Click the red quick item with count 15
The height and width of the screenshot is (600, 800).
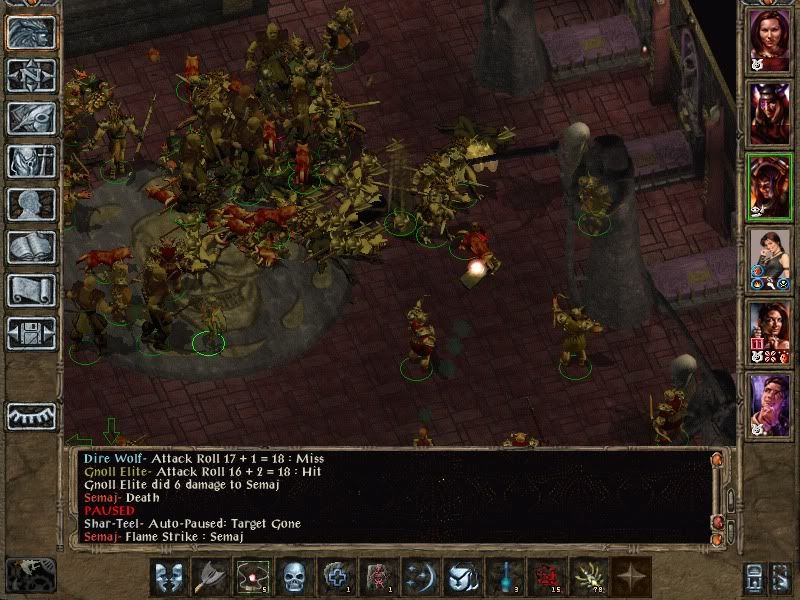pos(545,577)
